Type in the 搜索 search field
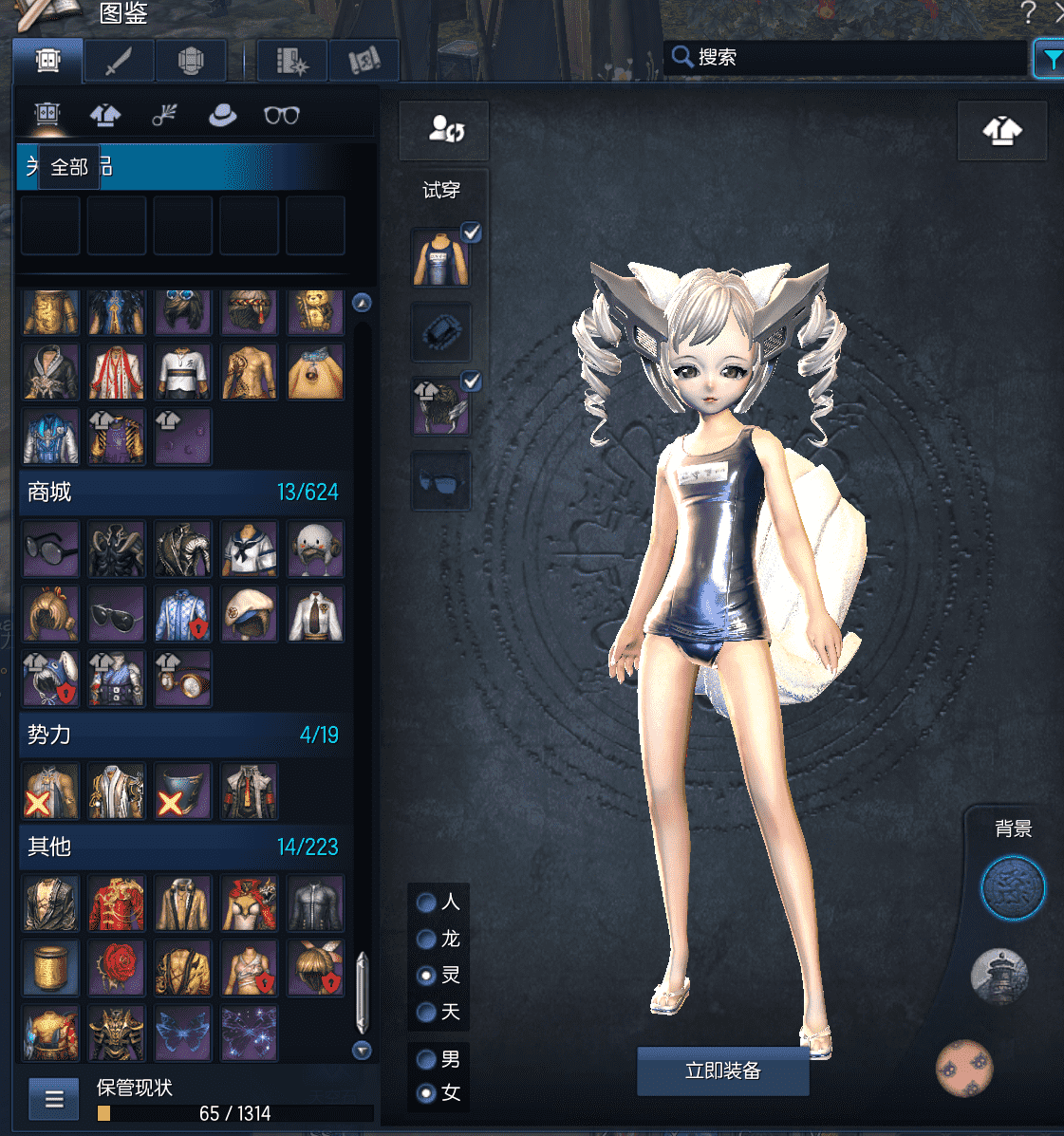Viewport: 1064px width, 1136px height. (854, 58)
